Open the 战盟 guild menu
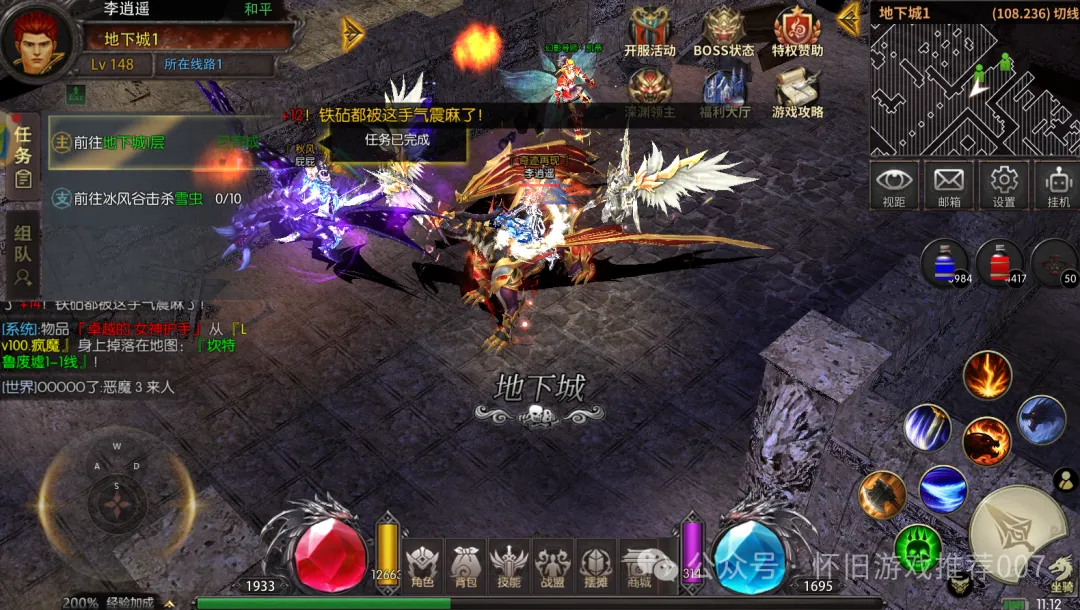 [553, 567]
